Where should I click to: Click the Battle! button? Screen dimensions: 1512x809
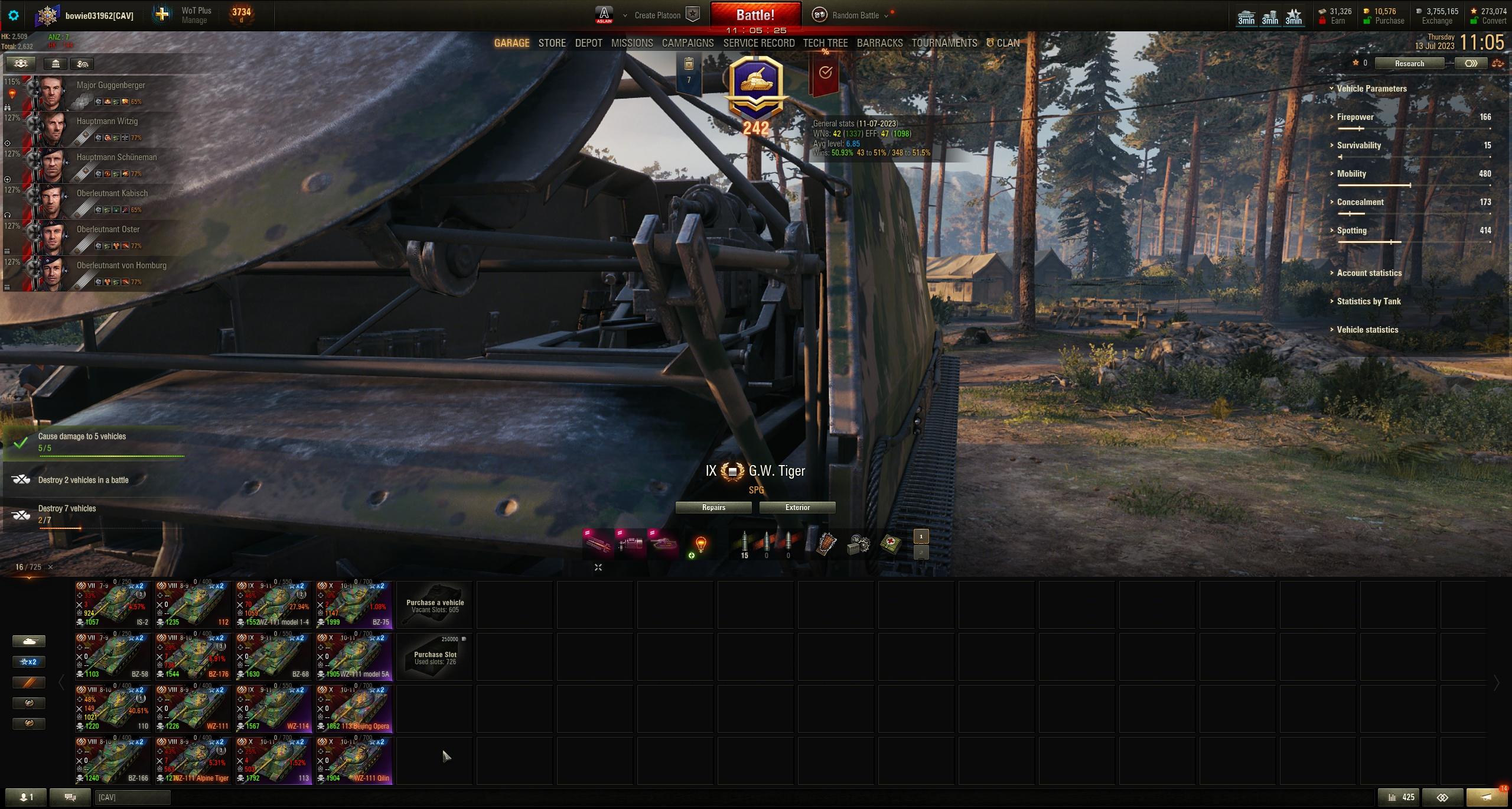(757, 14)
